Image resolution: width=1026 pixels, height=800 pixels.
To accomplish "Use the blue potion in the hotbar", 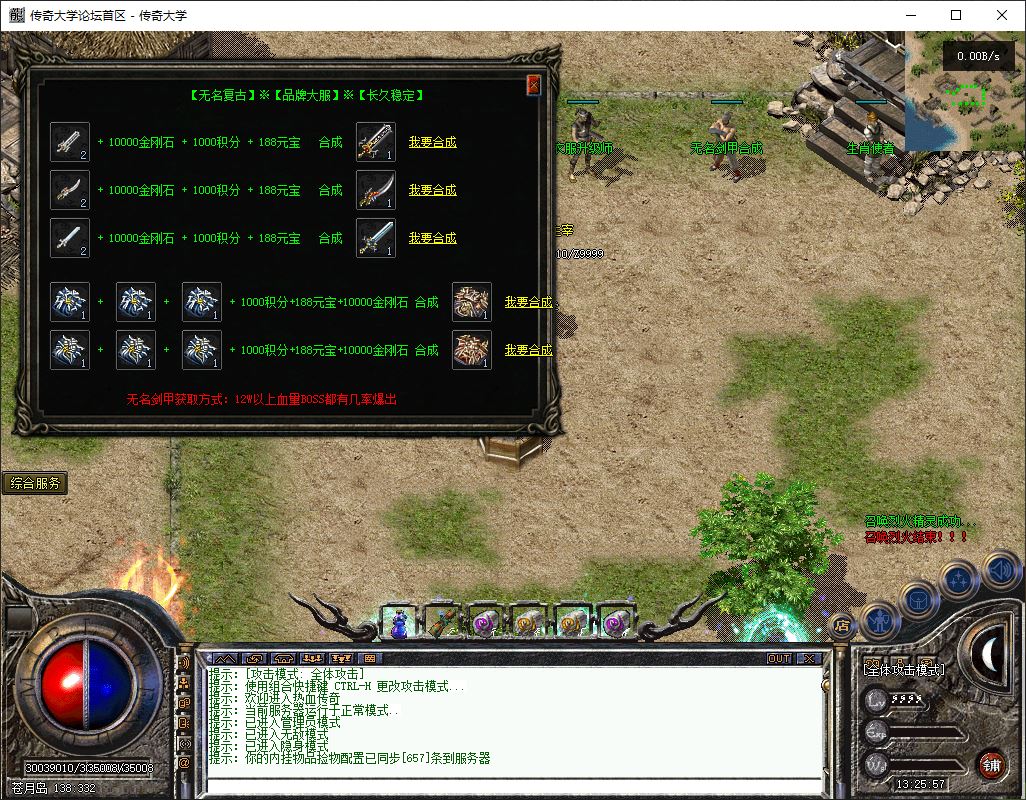I will 399,623.
